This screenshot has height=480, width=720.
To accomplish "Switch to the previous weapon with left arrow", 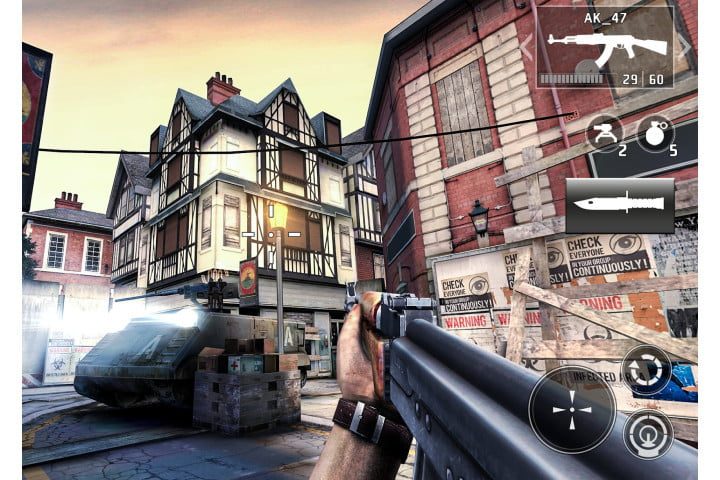I will tap(527, 47).
